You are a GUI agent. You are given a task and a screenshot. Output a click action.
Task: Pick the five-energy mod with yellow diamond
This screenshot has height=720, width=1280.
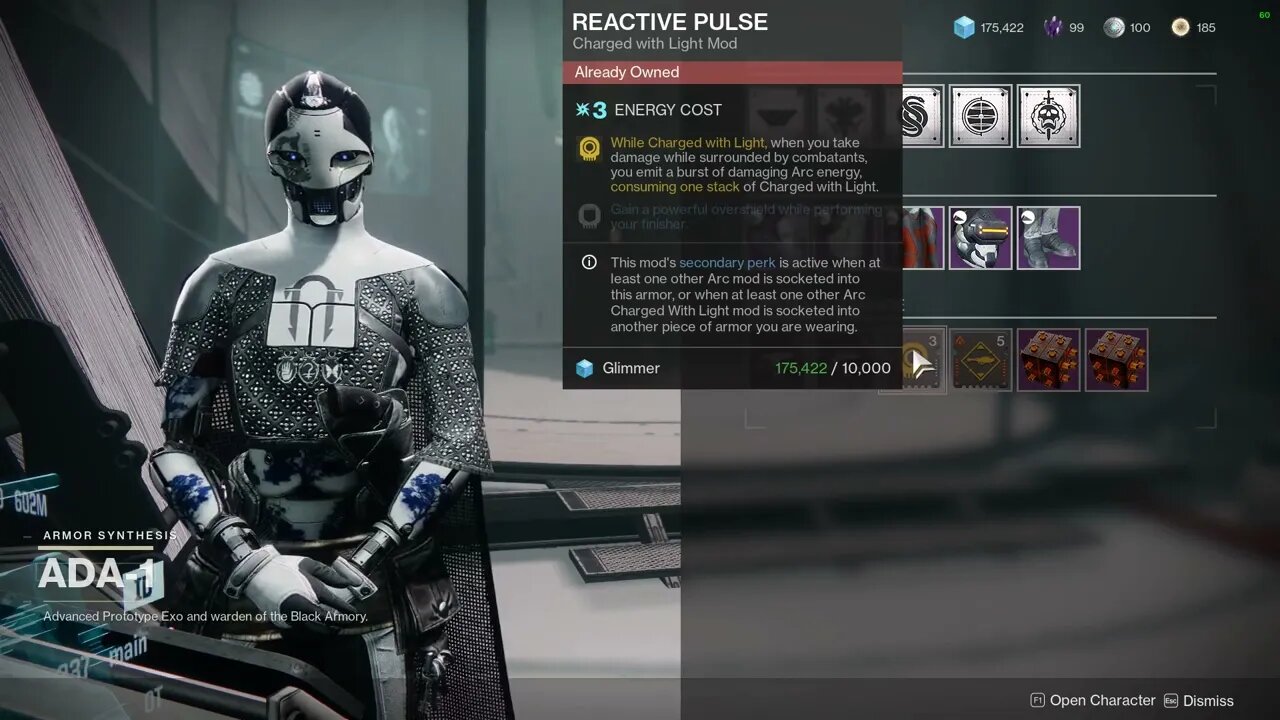pos(980,360)
